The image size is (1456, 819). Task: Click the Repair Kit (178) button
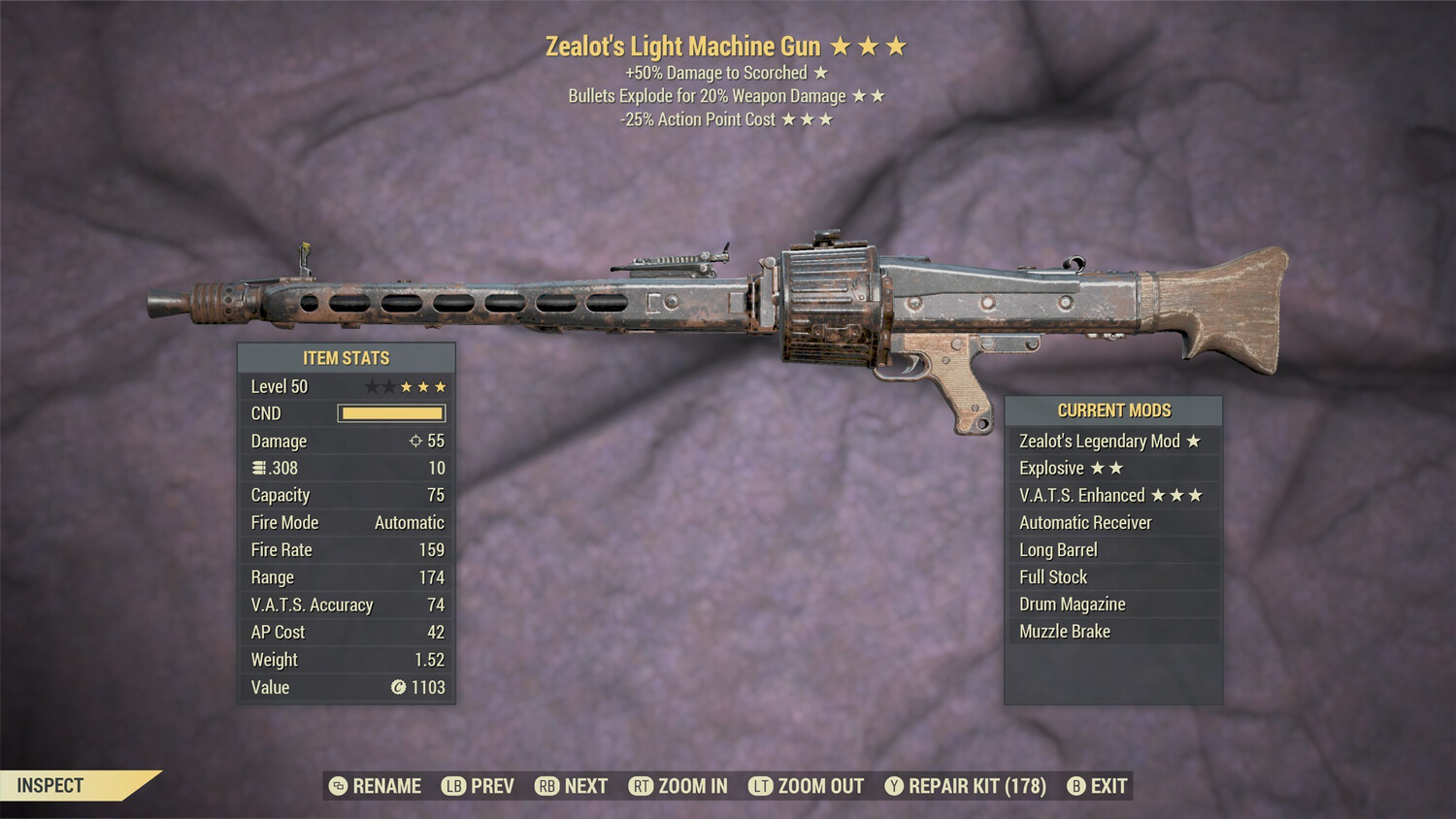pos(976,786)
